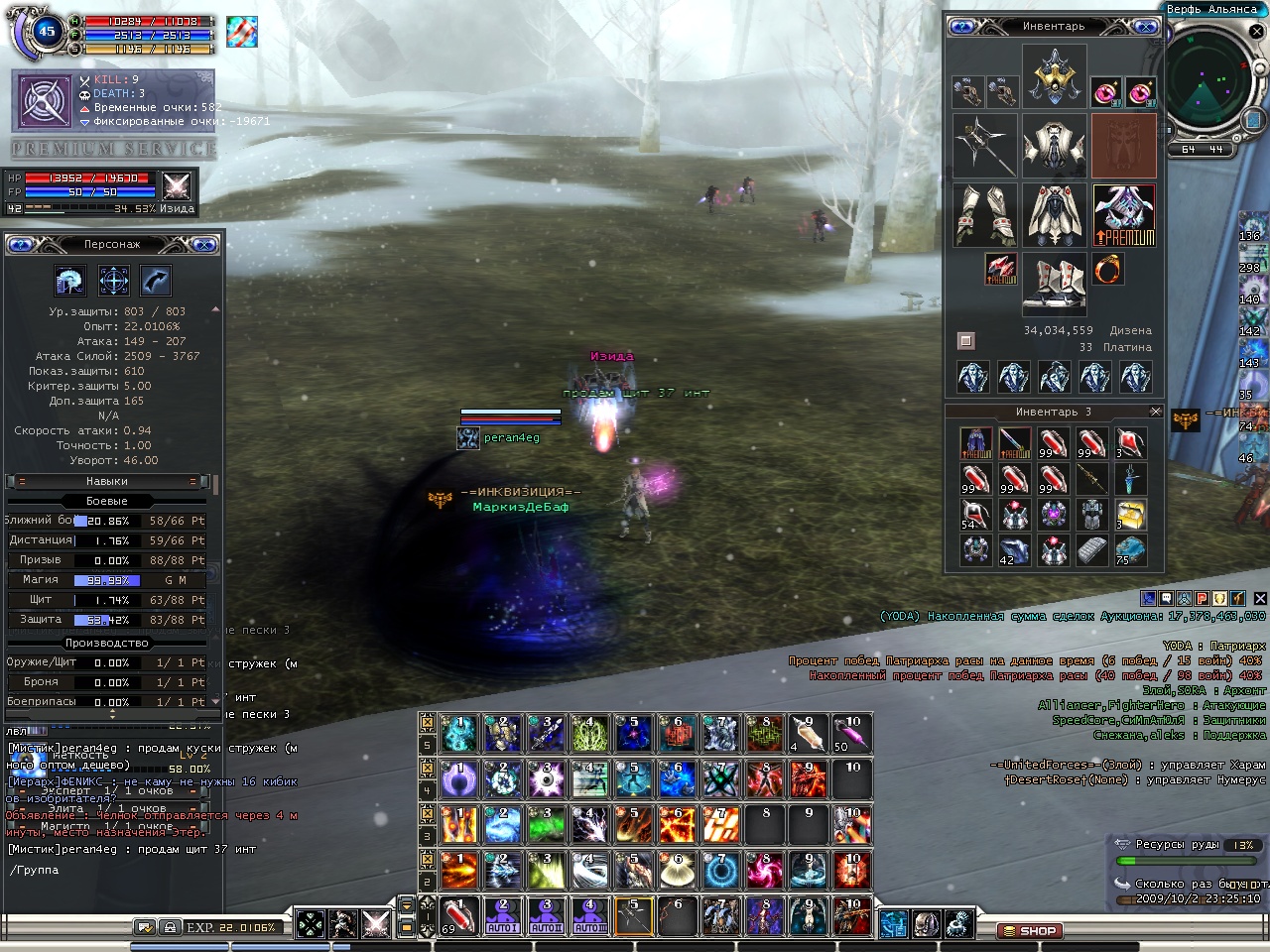Viewport: 1270px width, 952px height.
Task: Open the brain icon tab in Персонаж
Action: (x=70, y=281)
